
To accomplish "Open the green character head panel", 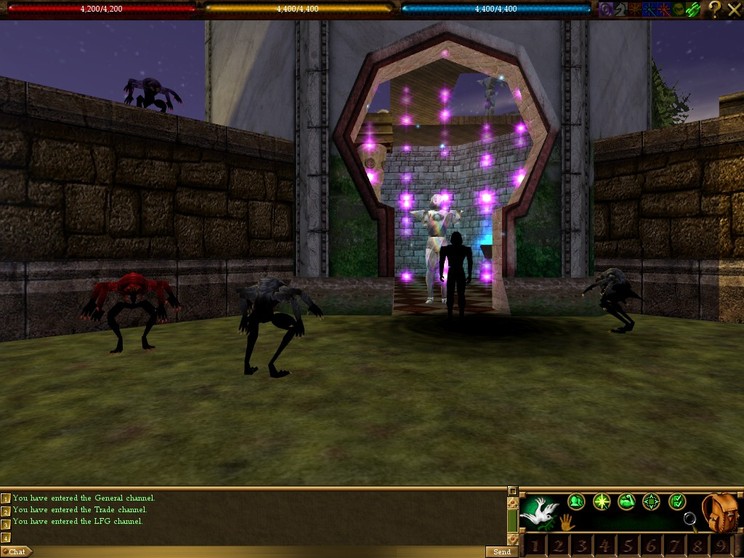I will point(577,501).
